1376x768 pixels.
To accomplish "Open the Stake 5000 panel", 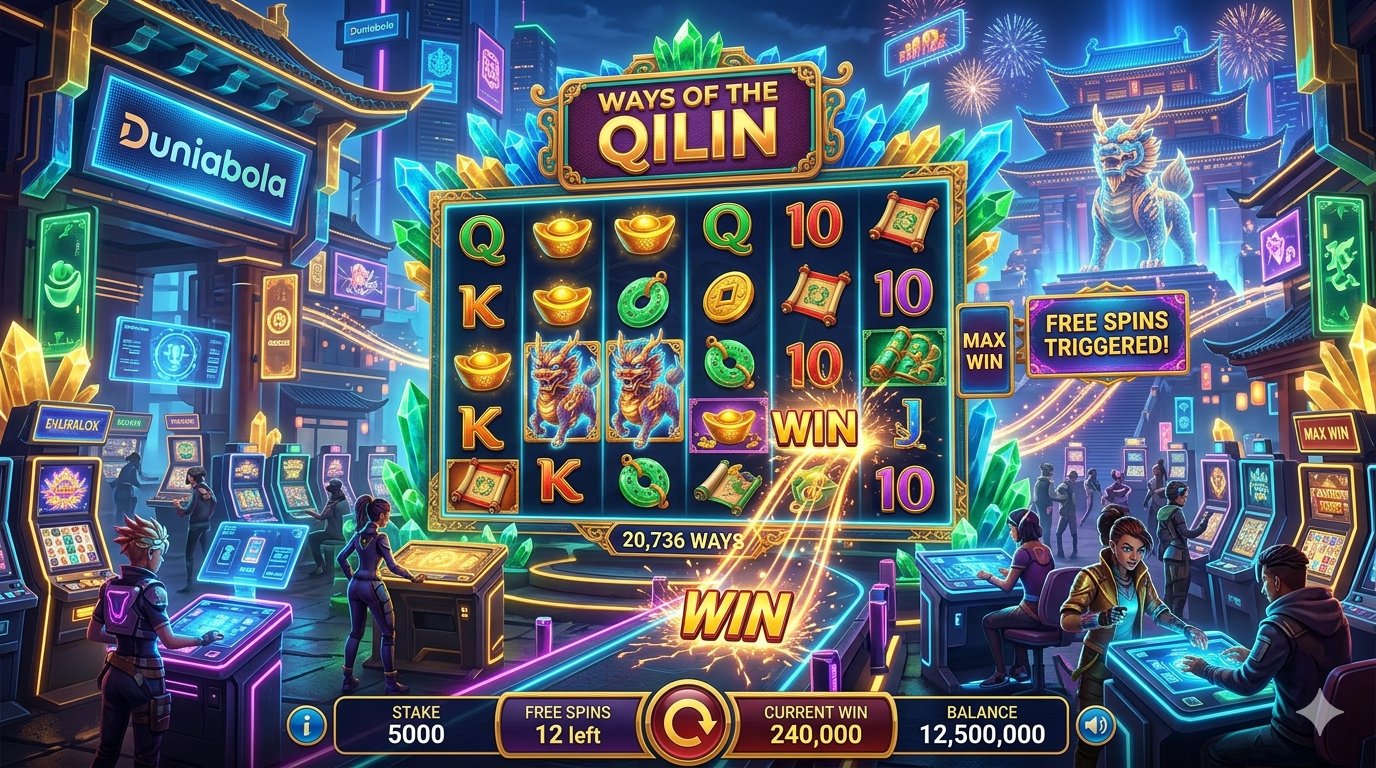I will click(x=415, y=725).
